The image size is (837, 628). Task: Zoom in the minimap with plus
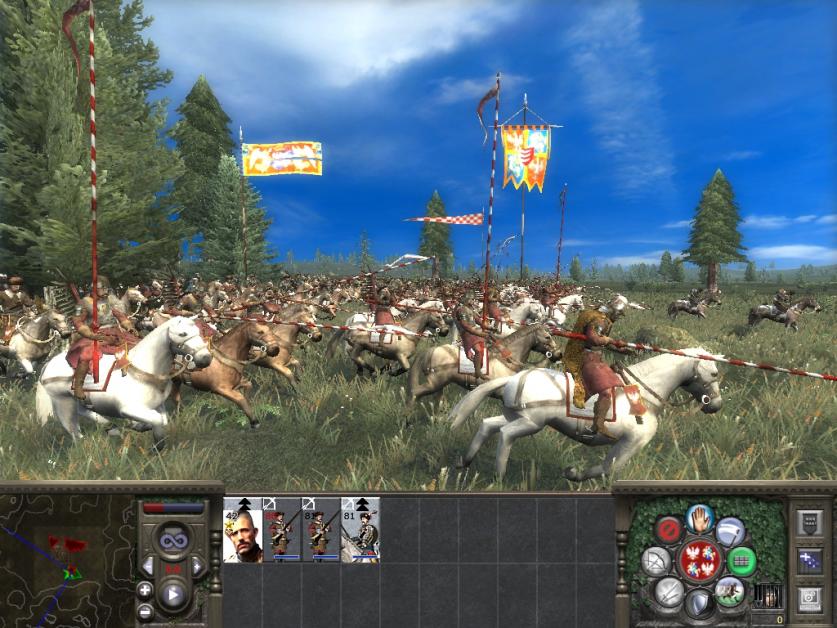click(145, 591)
